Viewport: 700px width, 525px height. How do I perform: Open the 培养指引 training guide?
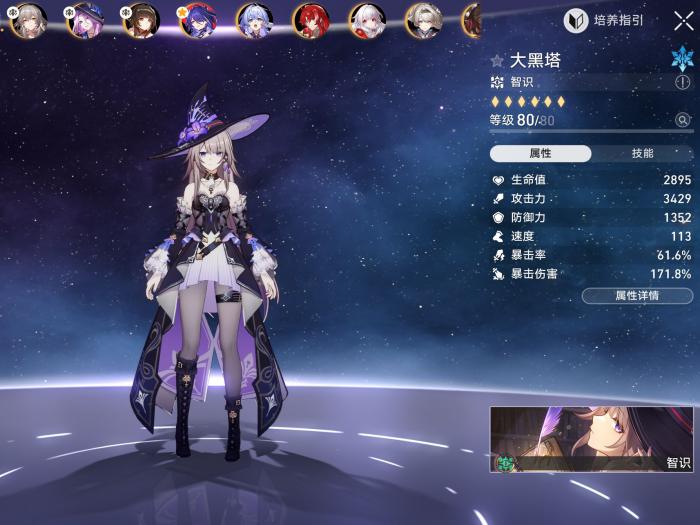pos(607,21)
